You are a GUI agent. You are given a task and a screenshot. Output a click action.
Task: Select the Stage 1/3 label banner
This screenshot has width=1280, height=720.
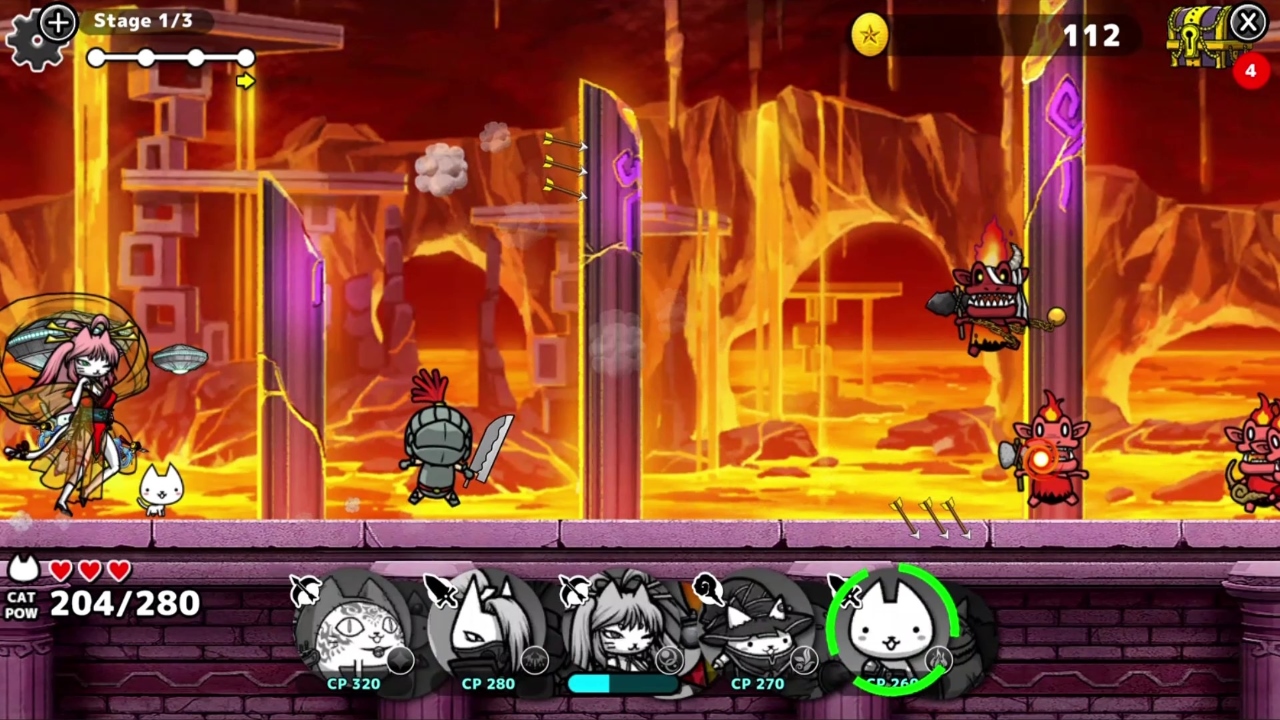click(x=143, y=20)
